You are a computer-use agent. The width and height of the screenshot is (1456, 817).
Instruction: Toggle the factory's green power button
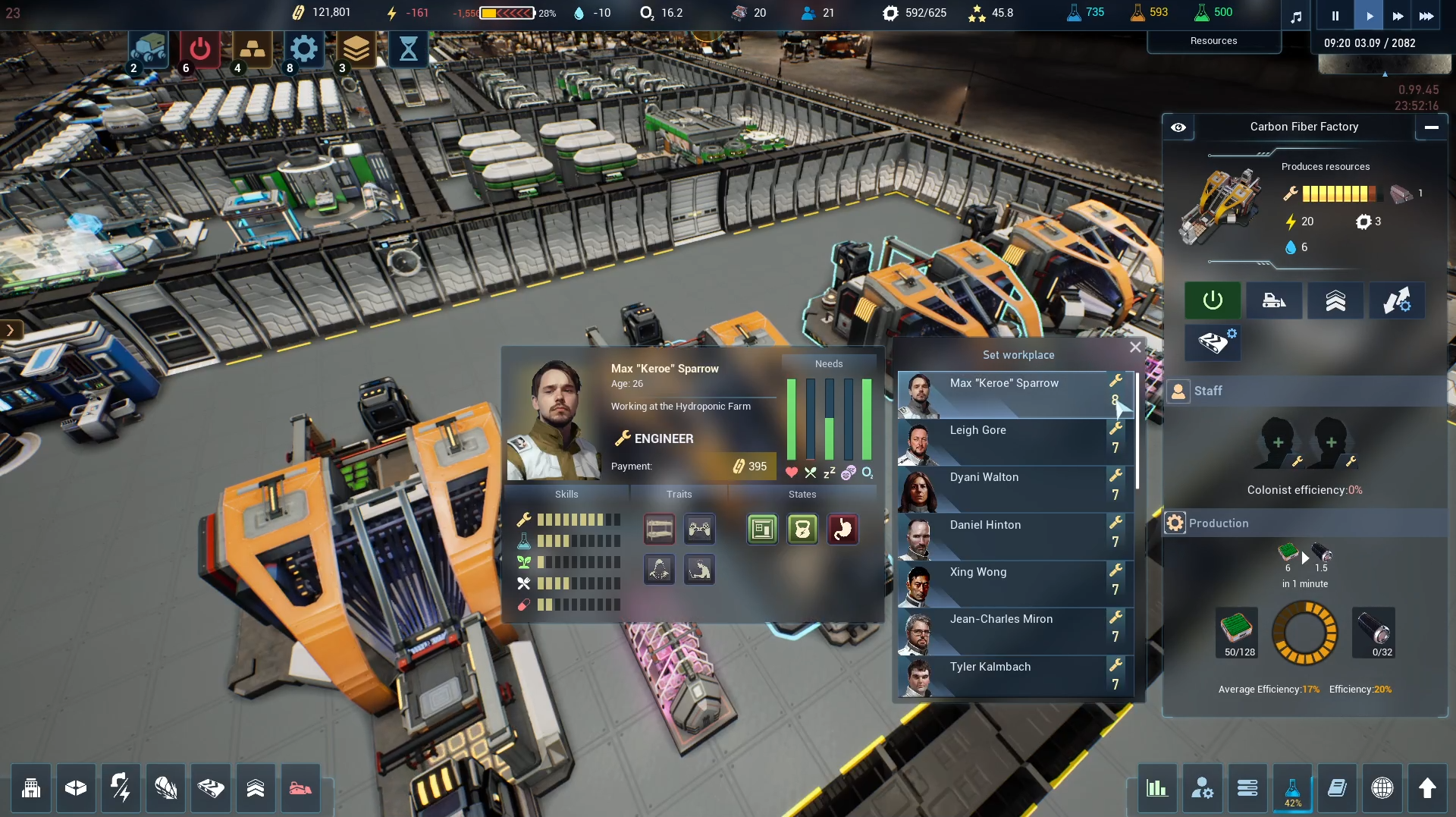[1213, 300]
